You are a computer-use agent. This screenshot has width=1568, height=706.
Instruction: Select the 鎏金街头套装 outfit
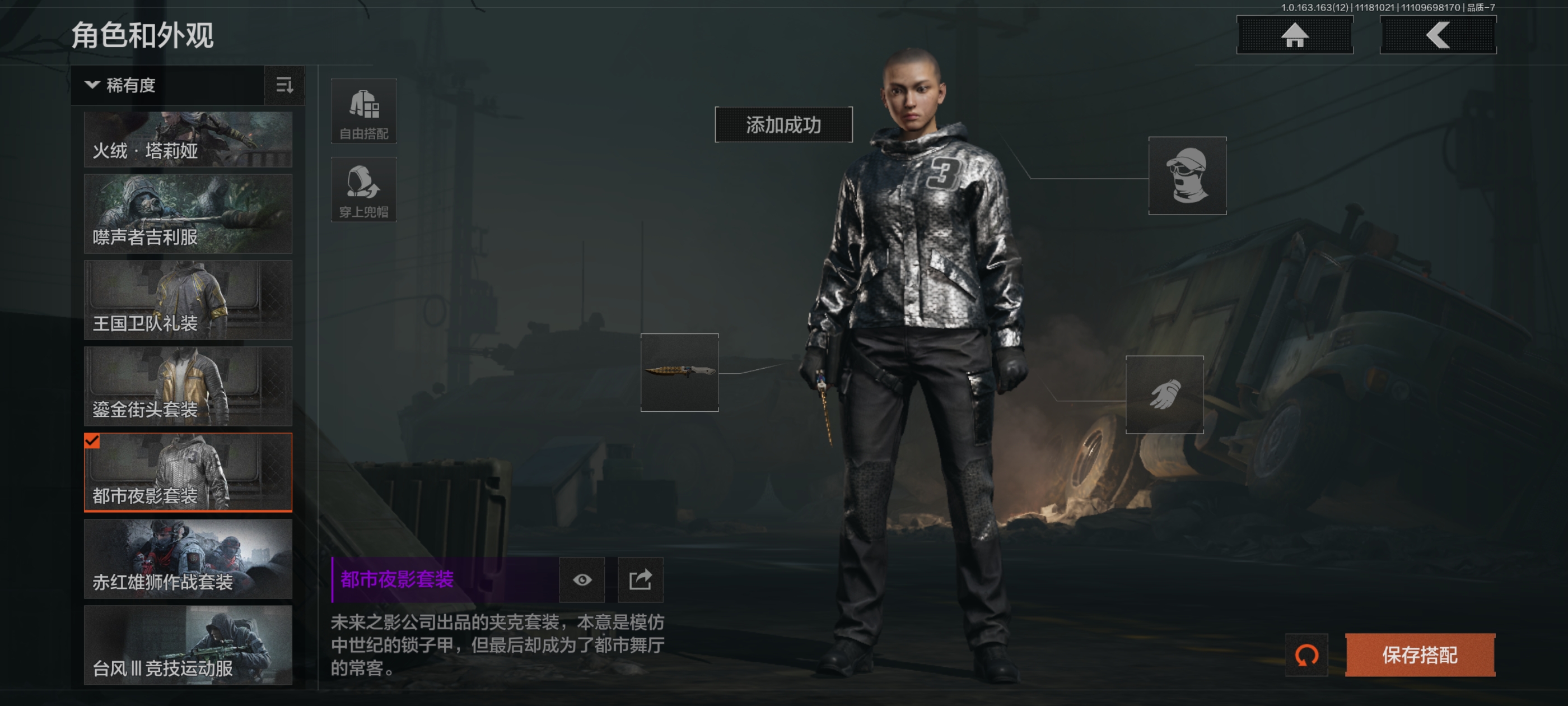coord(188,386)
